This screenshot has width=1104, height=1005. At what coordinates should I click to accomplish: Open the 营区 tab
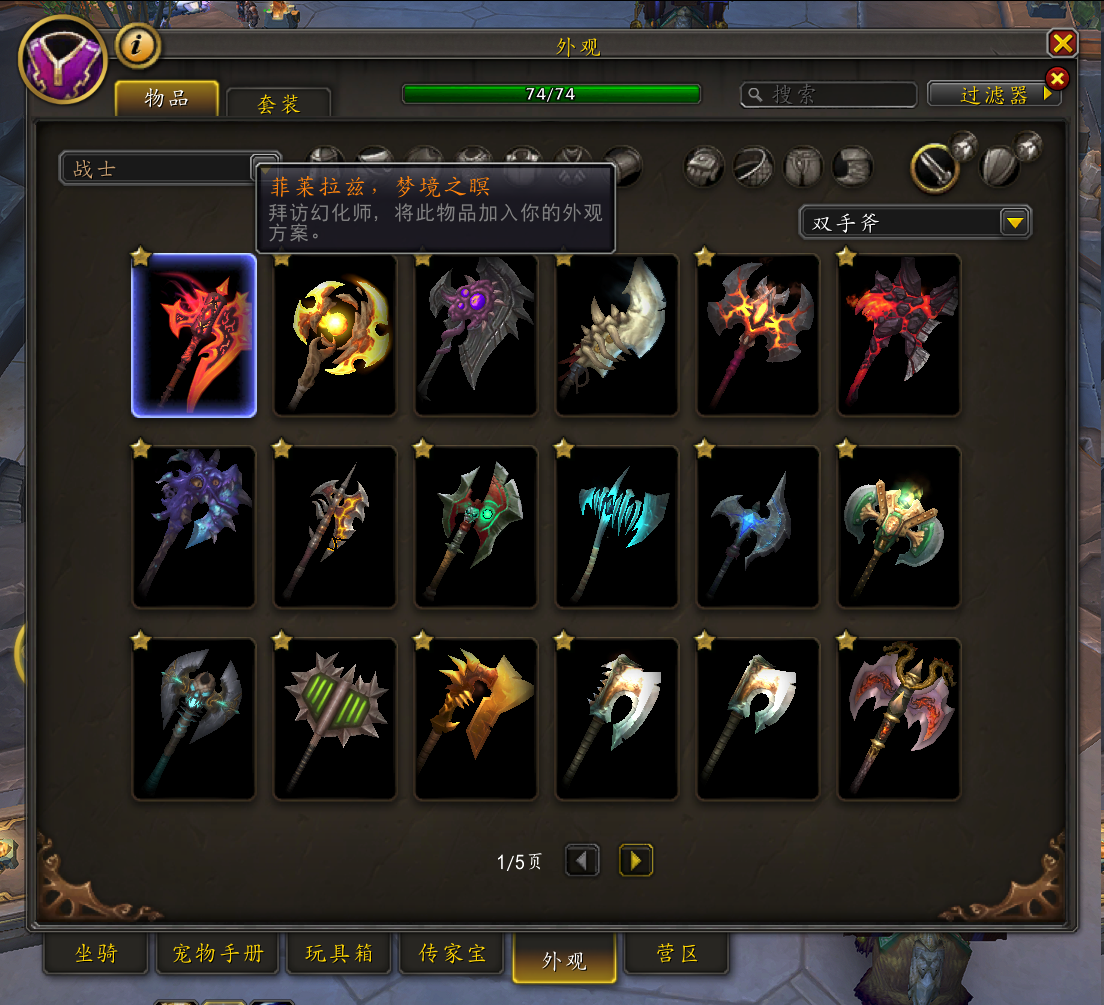pos(676,954)
